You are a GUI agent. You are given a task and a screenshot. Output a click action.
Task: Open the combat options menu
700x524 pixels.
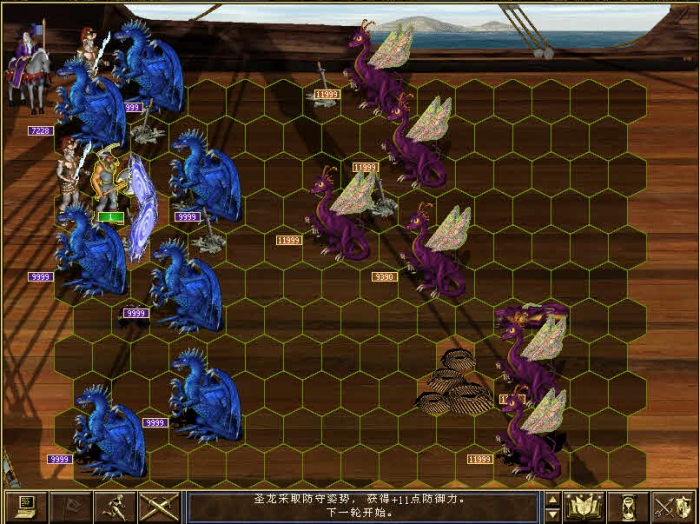coord(25,506)
